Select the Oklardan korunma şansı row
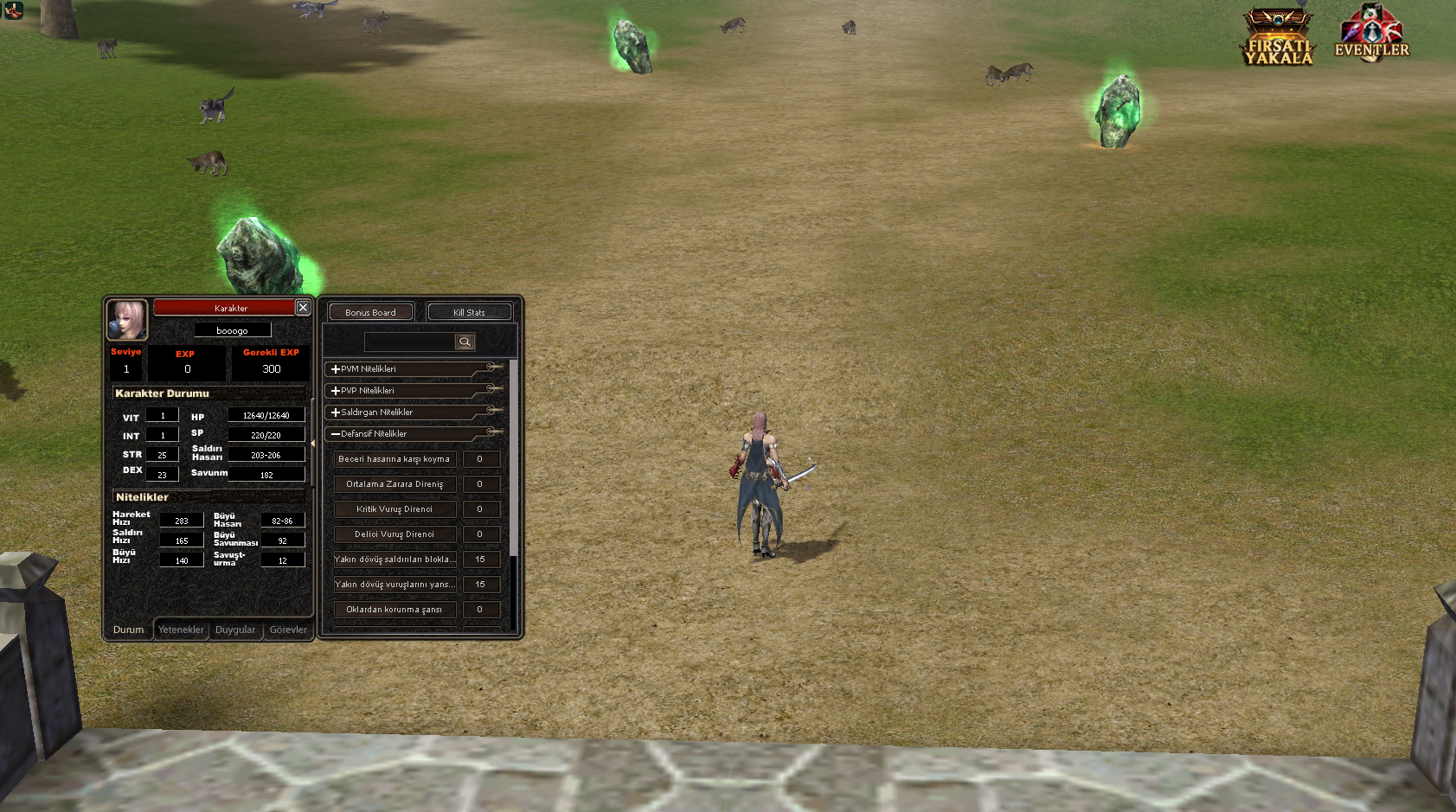This screenshot has height=812, width=1456. pos(394,610)
